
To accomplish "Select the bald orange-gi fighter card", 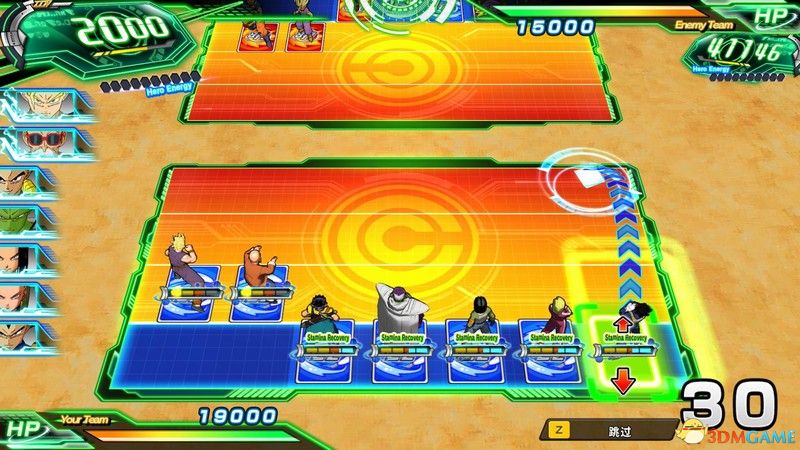I will point(256,278).
